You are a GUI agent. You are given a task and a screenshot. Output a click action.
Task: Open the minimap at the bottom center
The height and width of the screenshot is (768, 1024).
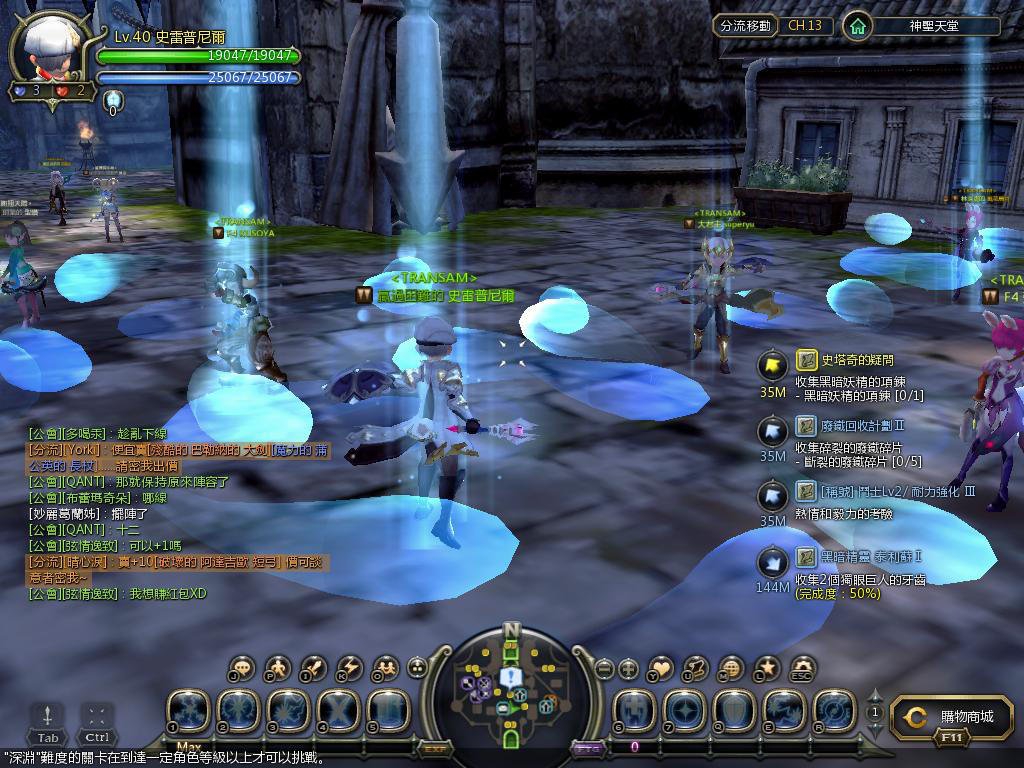(x=511, y=686)
